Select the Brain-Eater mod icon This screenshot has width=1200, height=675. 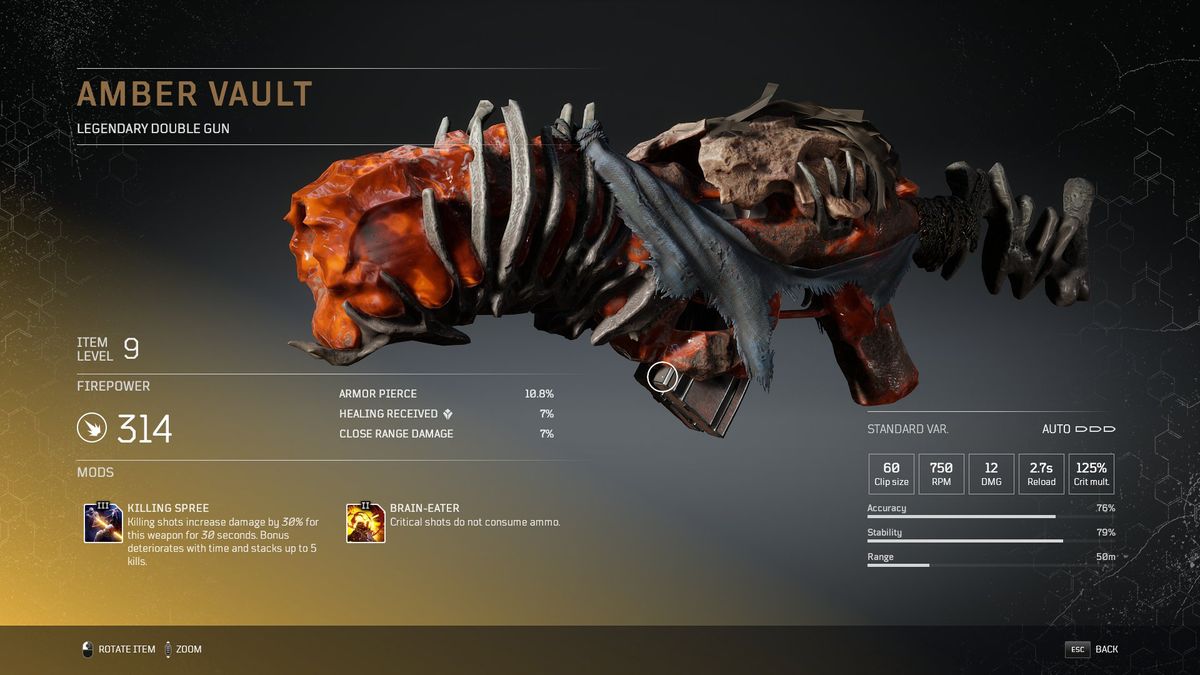click(365, 523)
